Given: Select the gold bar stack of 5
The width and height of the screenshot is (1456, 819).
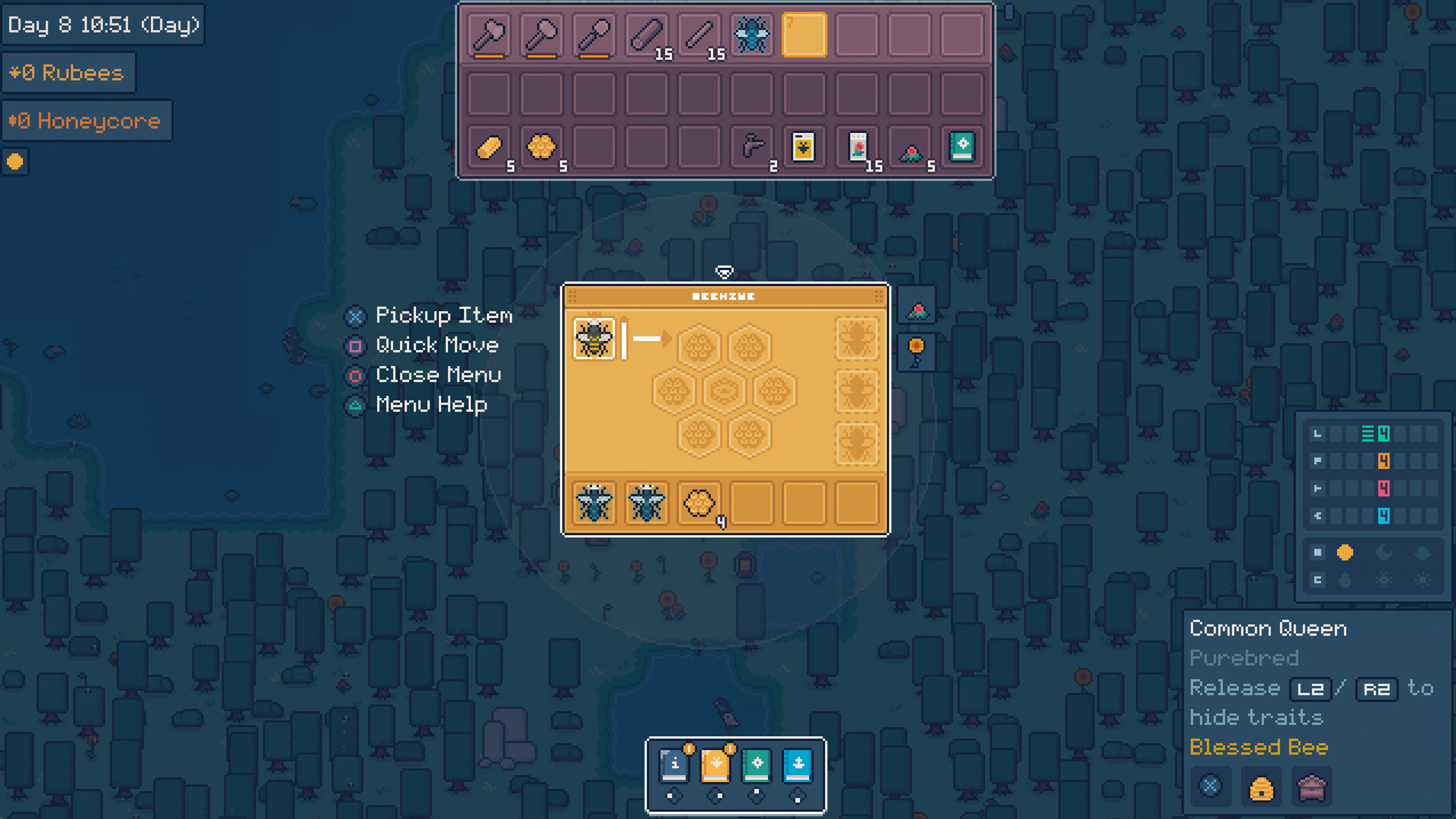Looking at the screenshot, I should 490,147.
